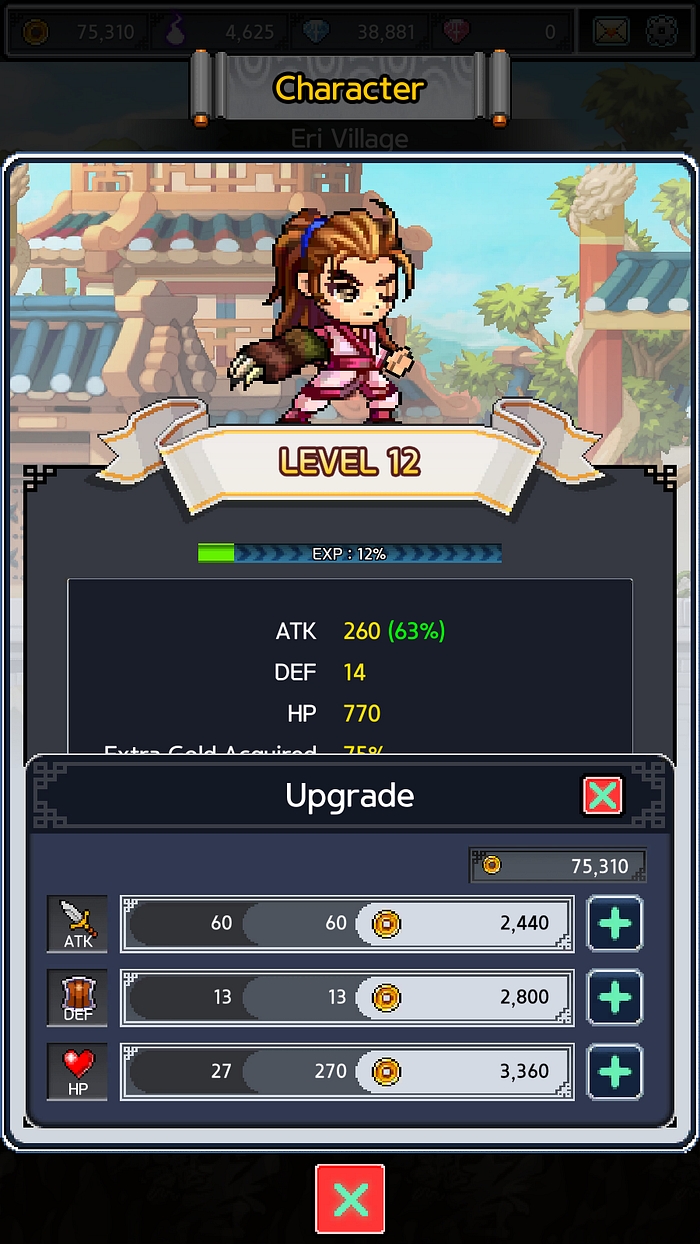Open the mail envelope icon

click(x=610, y=32)
